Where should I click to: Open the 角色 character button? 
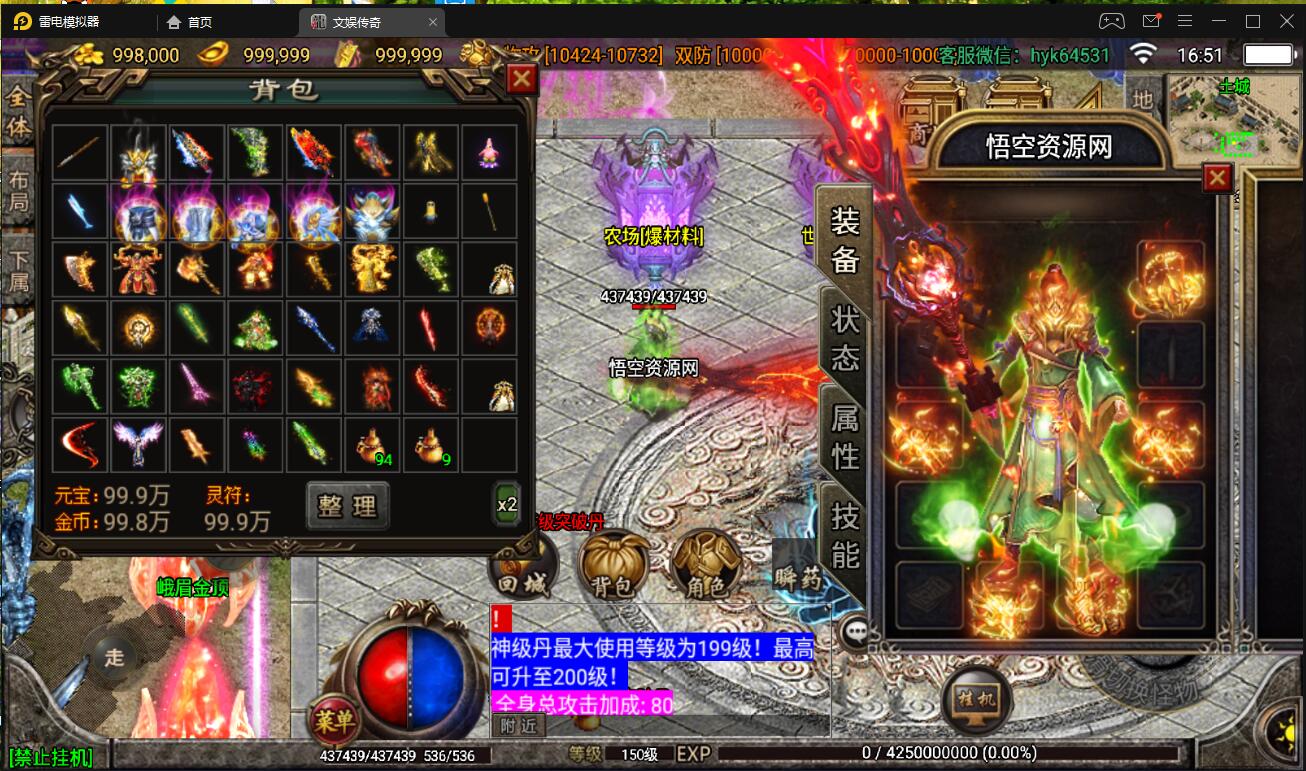pos(706,566)
